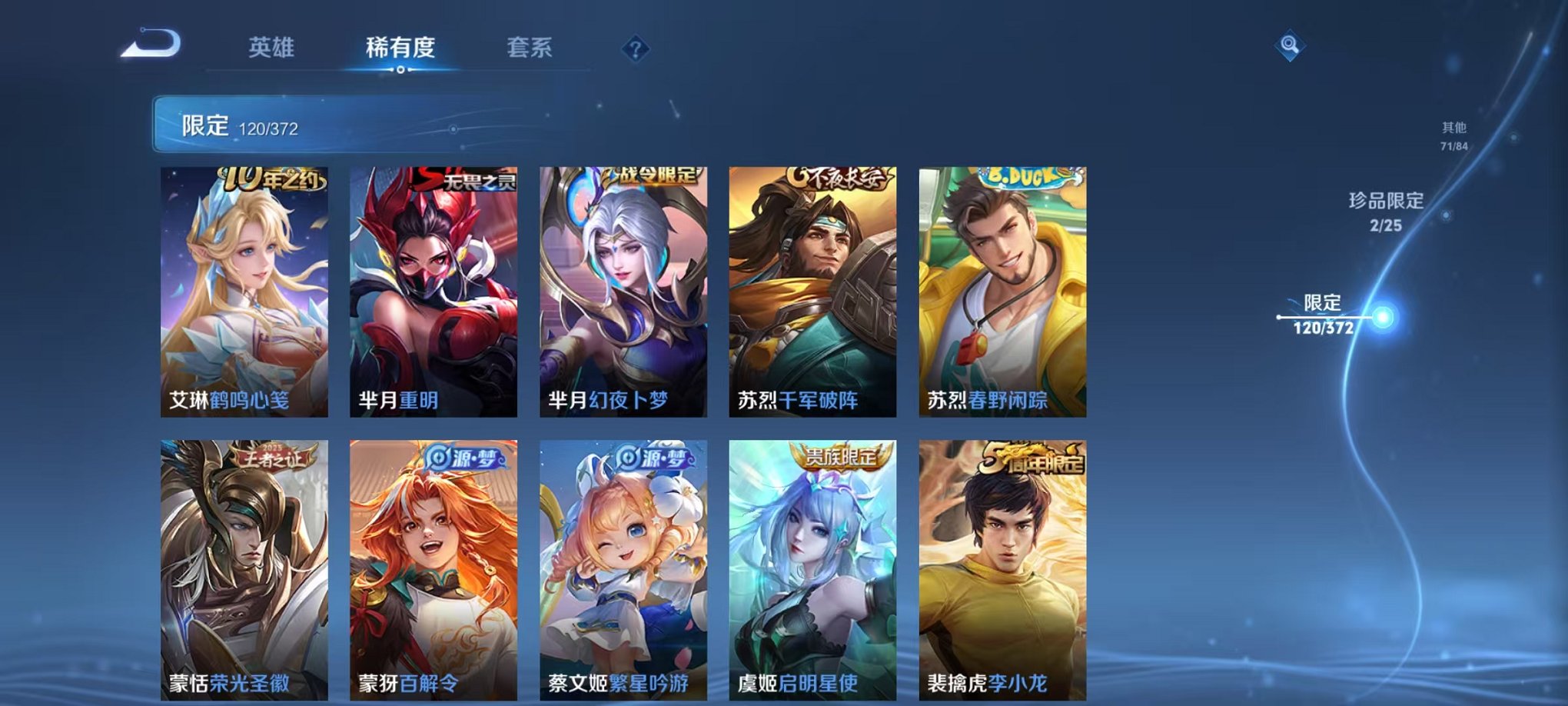Viewport: 1568px width, 706px height.
Task: Switch to the 英雄 tab
Action: click(272, 48)
